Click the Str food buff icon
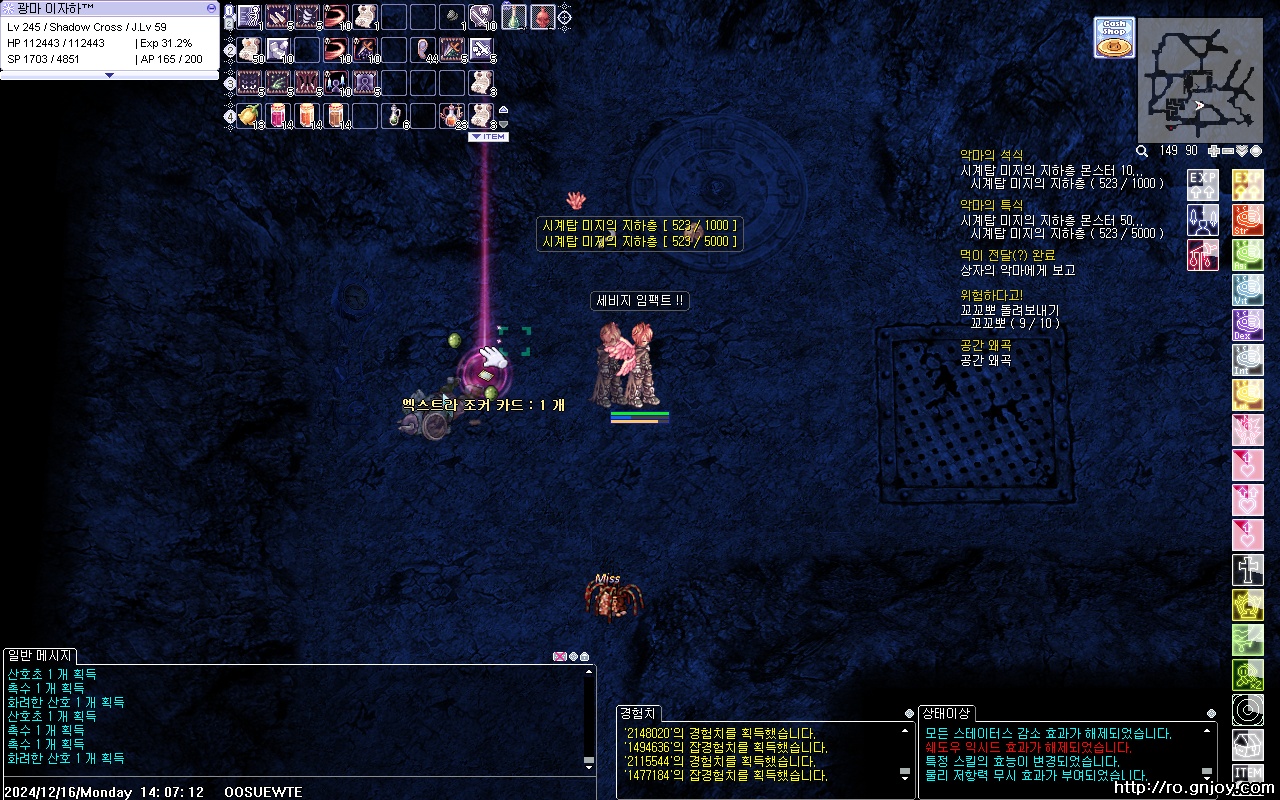 [1247, 219]
